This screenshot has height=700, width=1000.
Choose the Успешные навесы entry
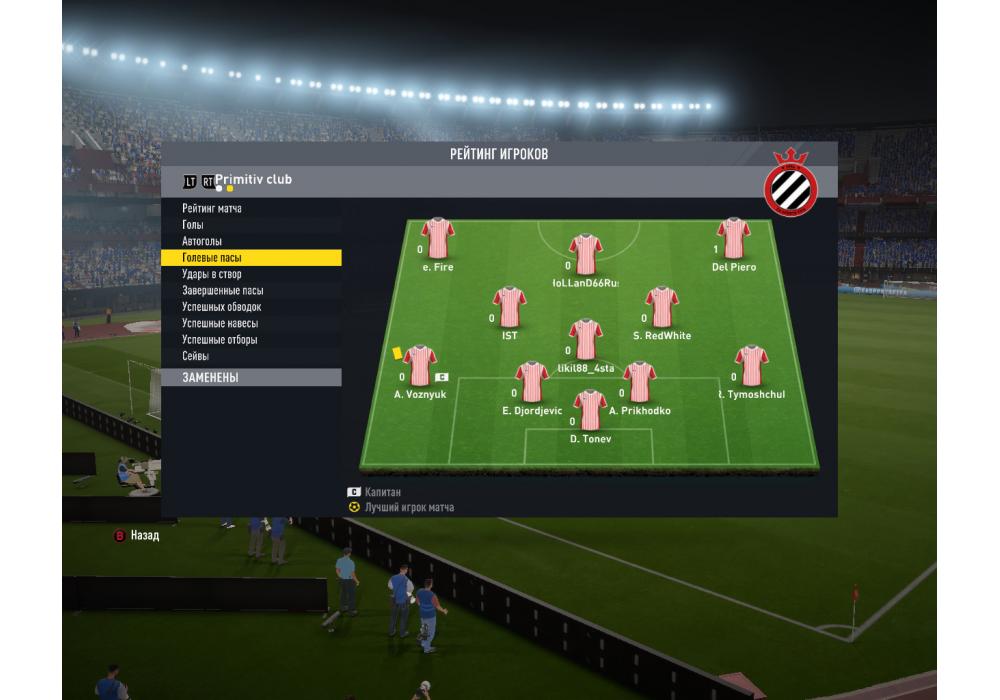(x=220, y=324)
